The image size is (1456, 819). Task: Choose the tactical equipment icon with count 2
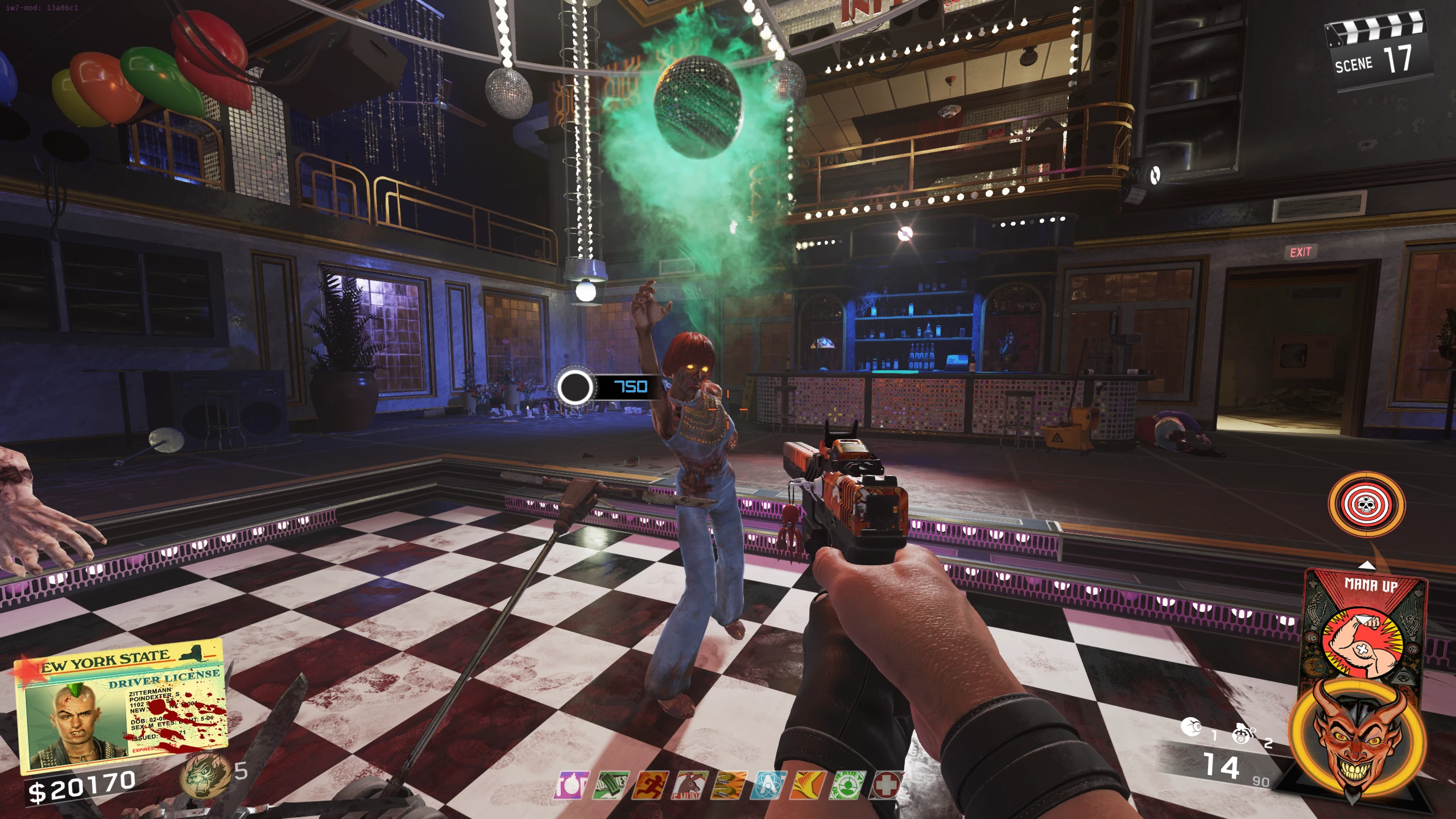coord(1244,734)
